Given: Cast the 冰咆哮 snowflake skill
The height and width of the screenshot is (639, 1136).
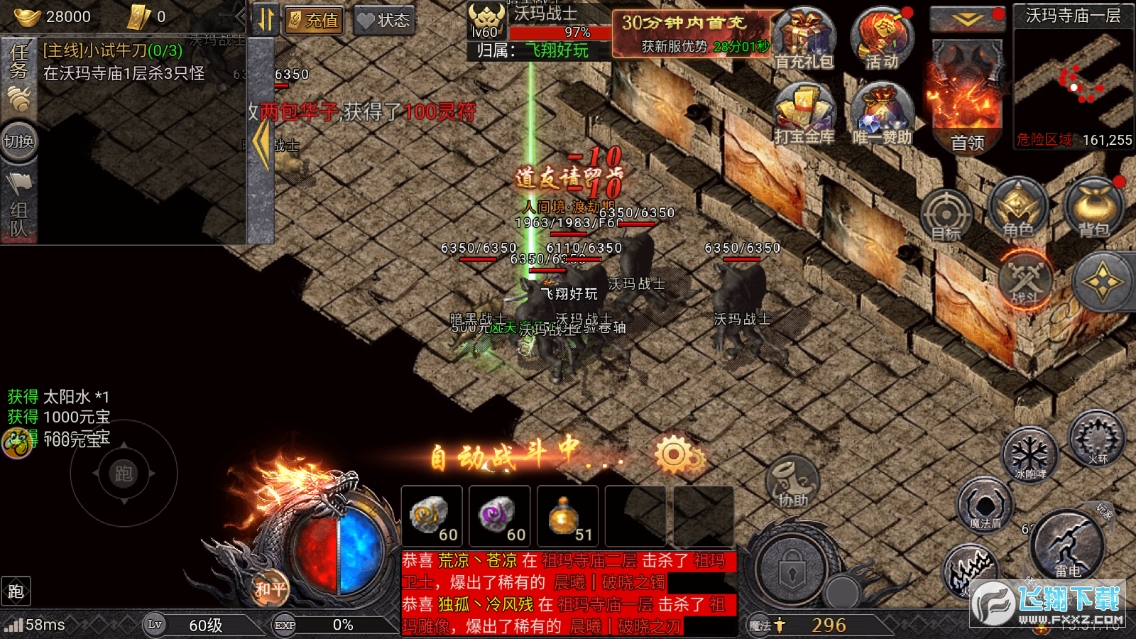Looking at the screenshot, I should point(1029,452).
